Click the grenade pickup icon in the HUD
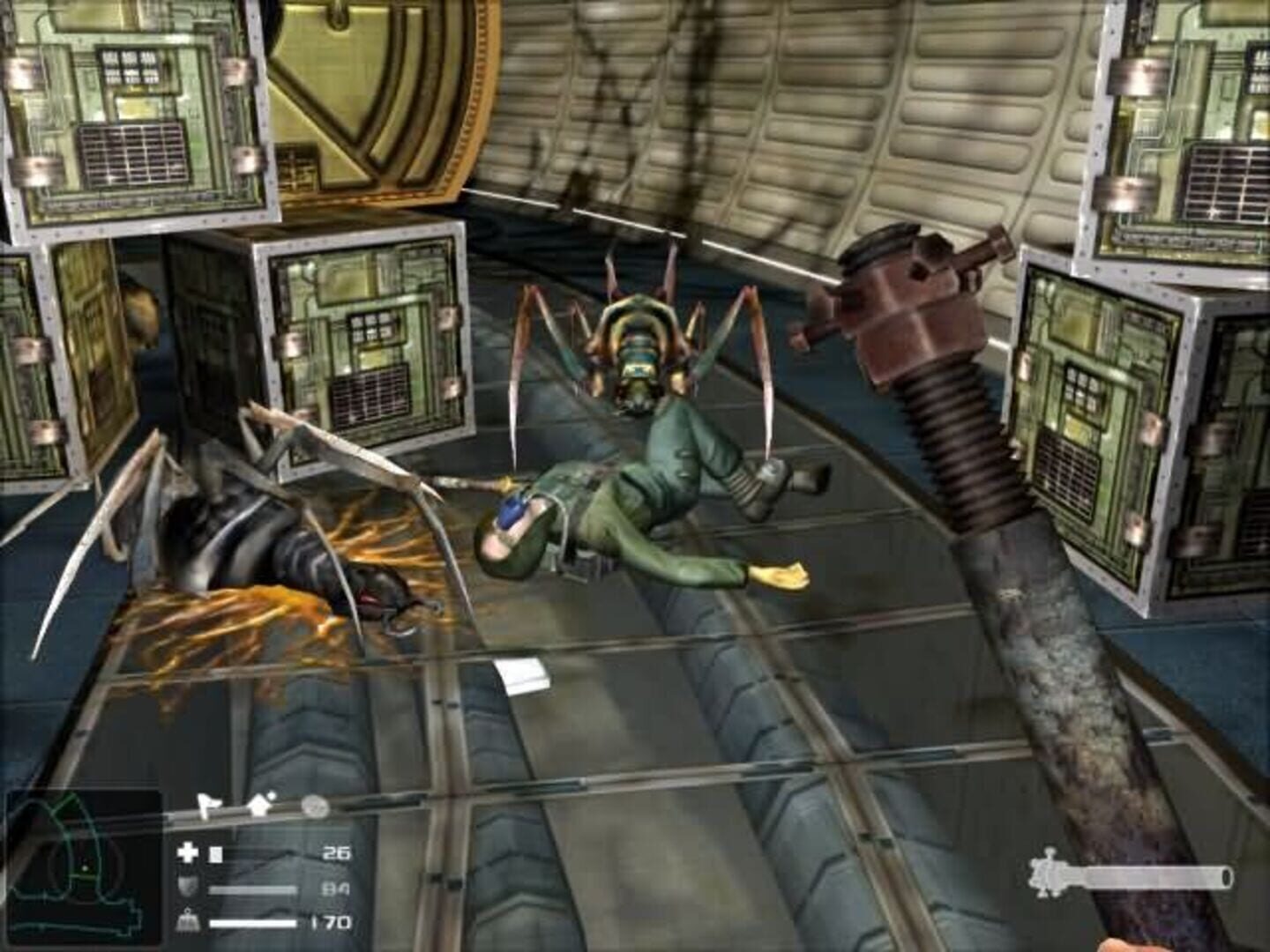 coord(258,804)
